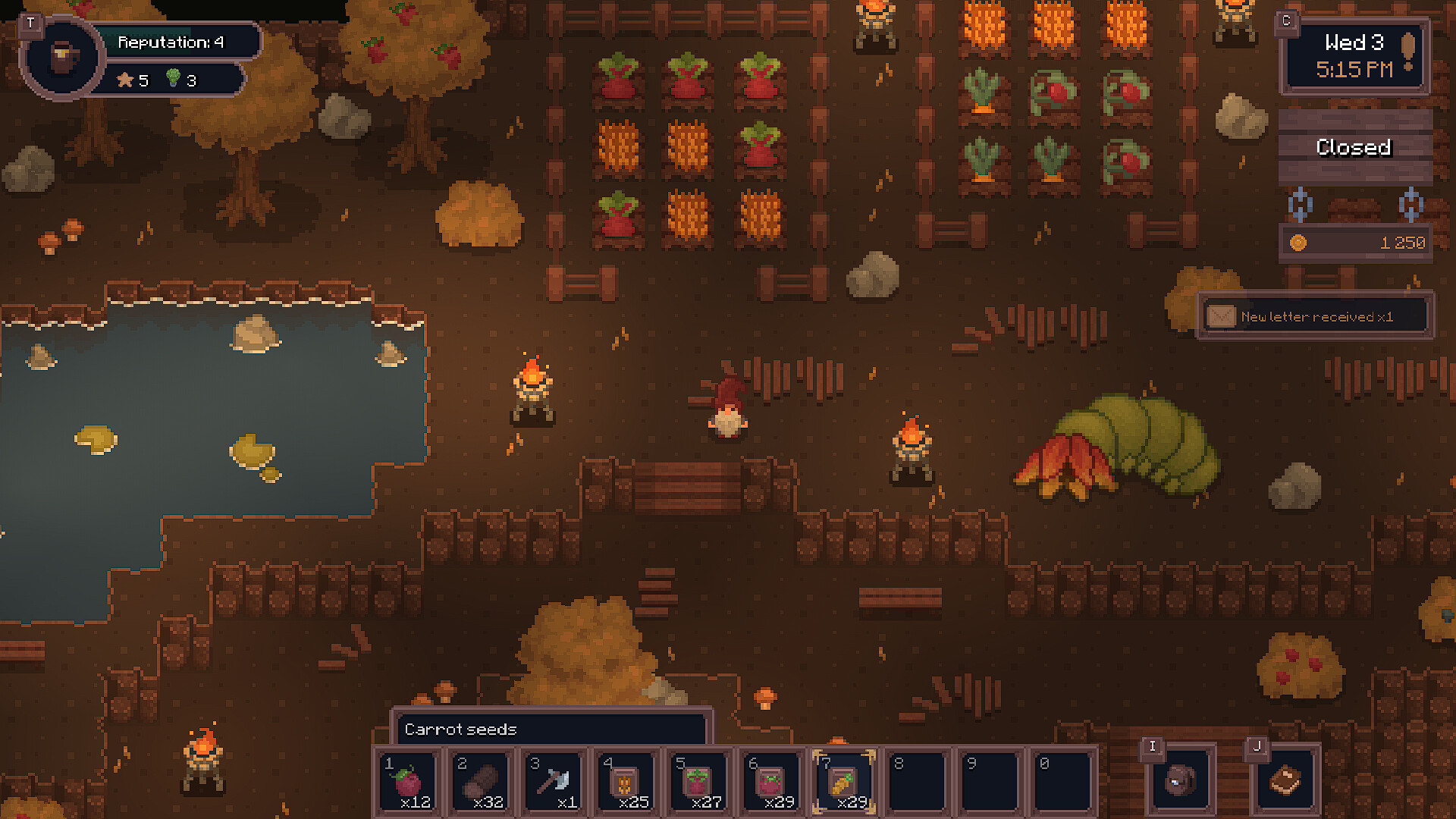
Task: Open the journal book
Action: pyautogui.click(x=1285, y=780)
